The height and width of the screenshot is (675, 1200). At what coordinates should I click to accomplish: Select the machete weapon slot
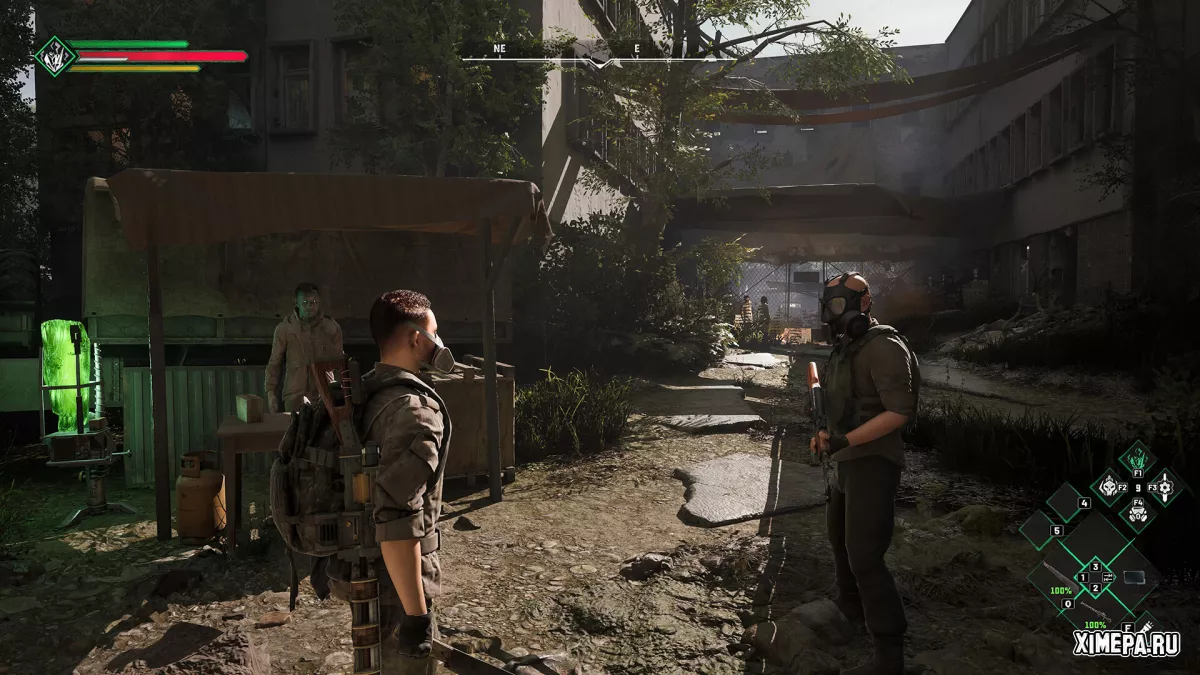click(x=1058, y=575)
